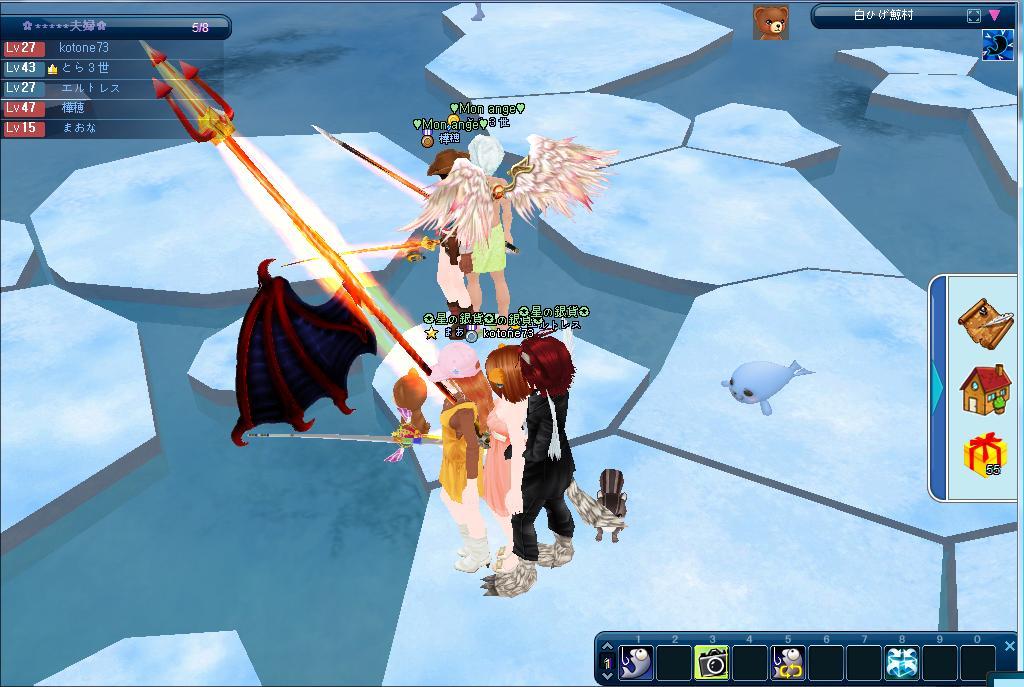Click the teddy bear icon at the top
The height and width of the screenshot is (687, 1024).
click(770, 21)
